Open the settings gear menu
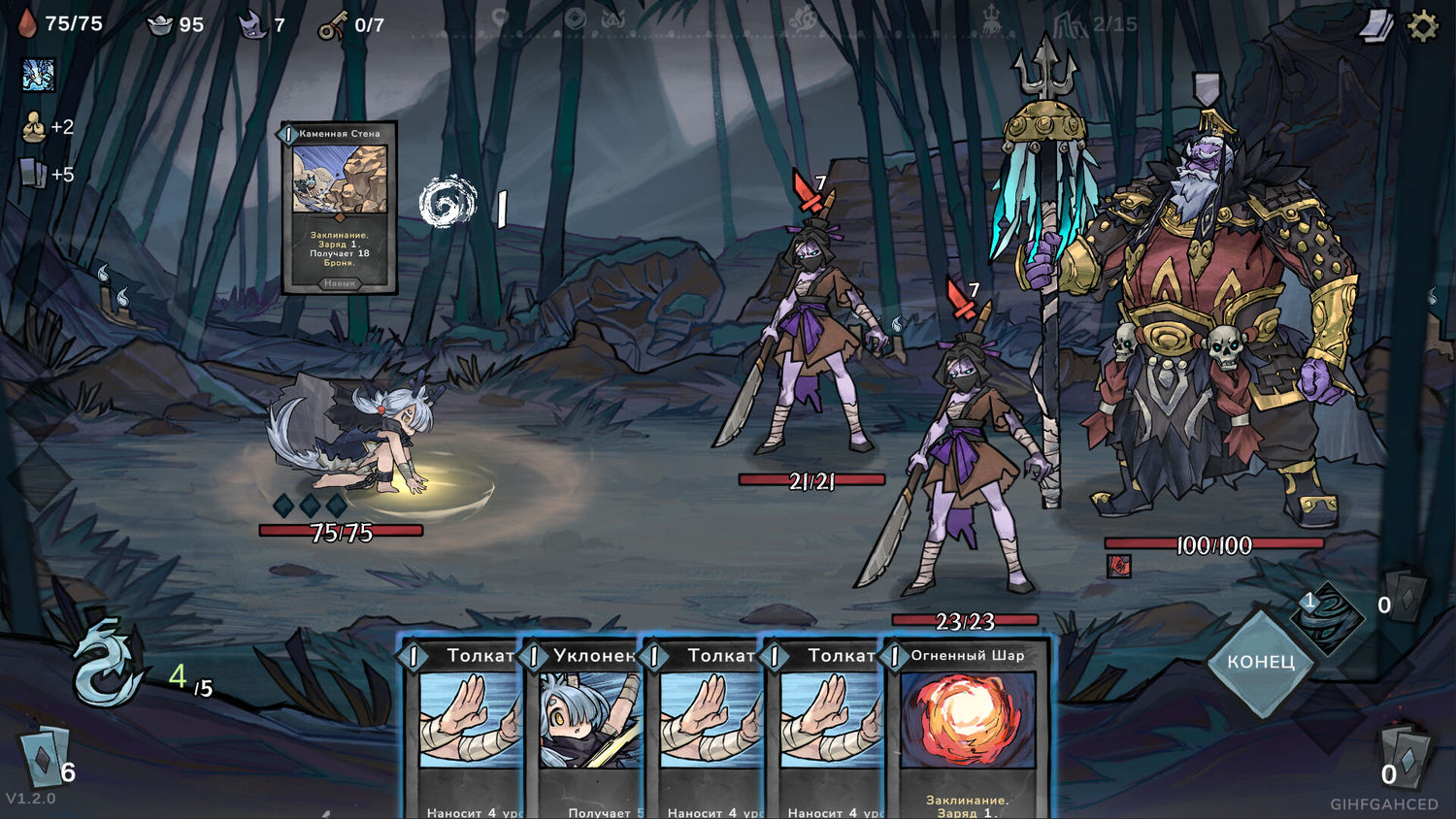The width and height of the screenshot is (1456, 819). click(1422, 26)
